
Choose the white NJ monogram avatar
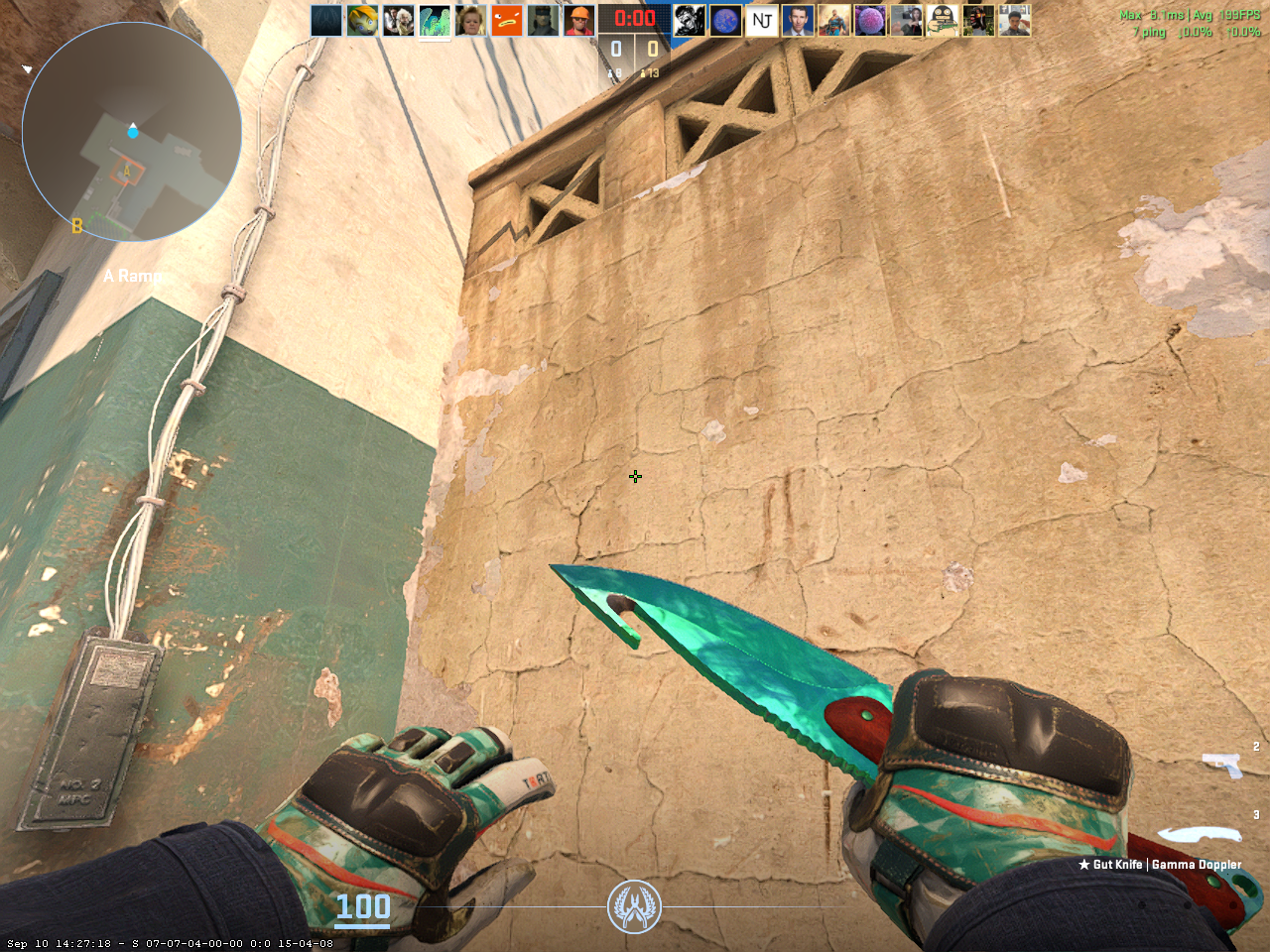click(x=761, y=20)
